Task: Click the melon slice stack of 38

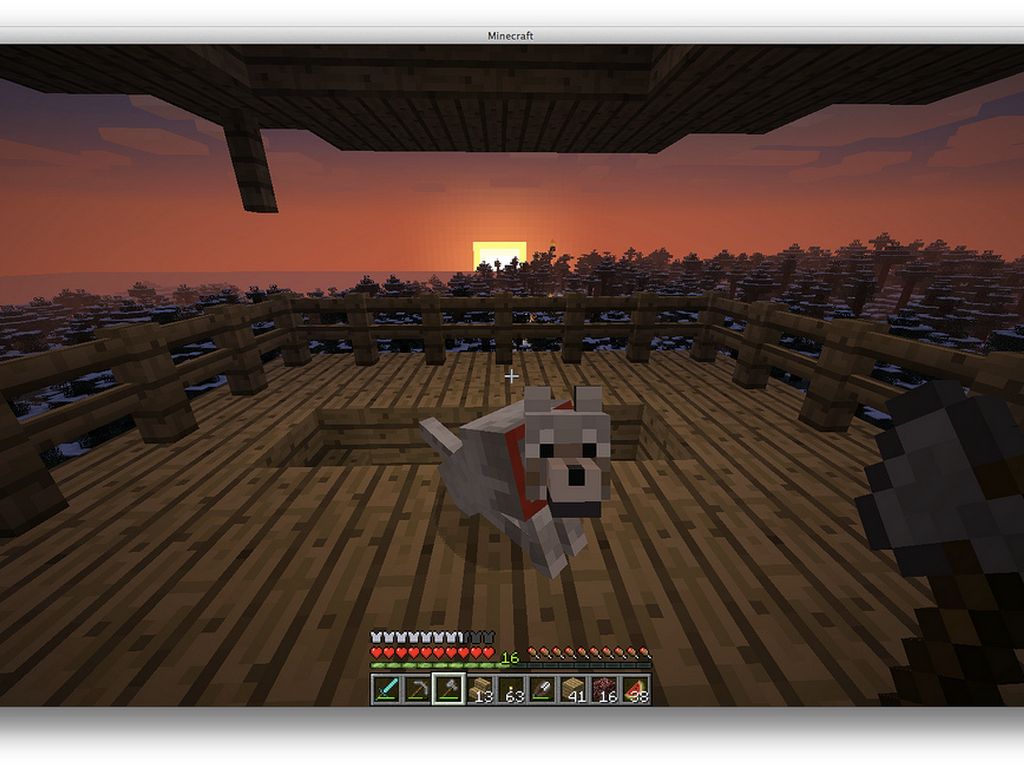Action: point(635,689)
